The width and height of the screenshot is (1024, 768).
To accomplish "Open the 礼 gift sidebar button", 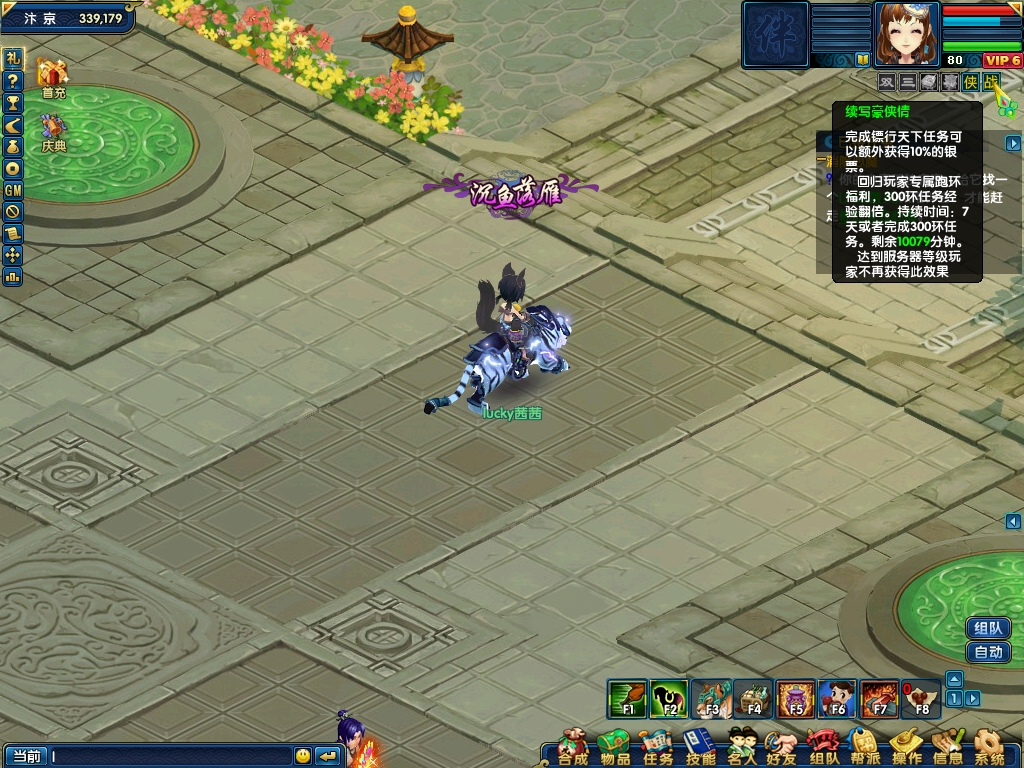I will coord(13,58).
